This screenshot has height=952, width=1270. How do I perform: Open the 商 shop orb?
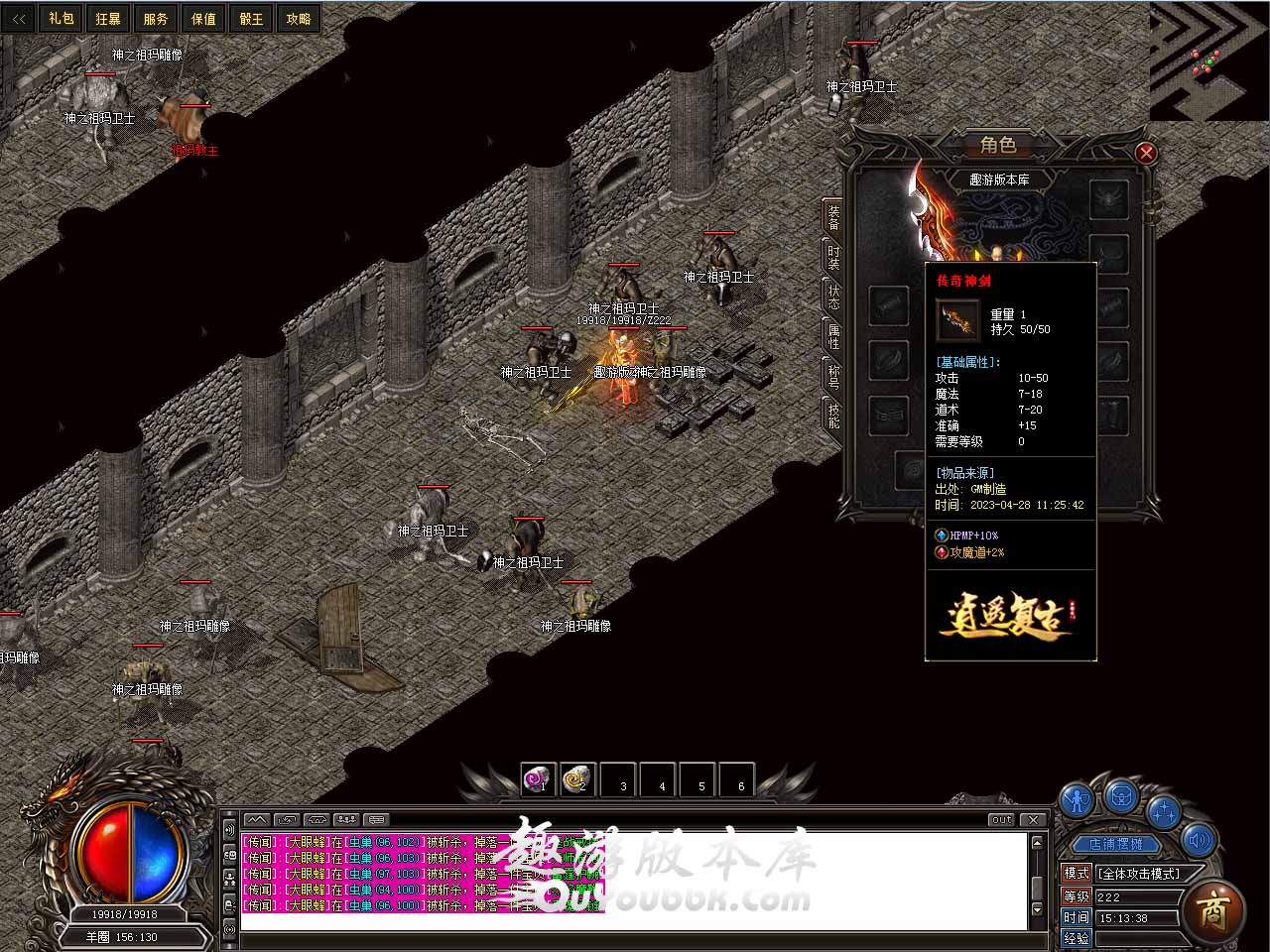[1213, 909]
